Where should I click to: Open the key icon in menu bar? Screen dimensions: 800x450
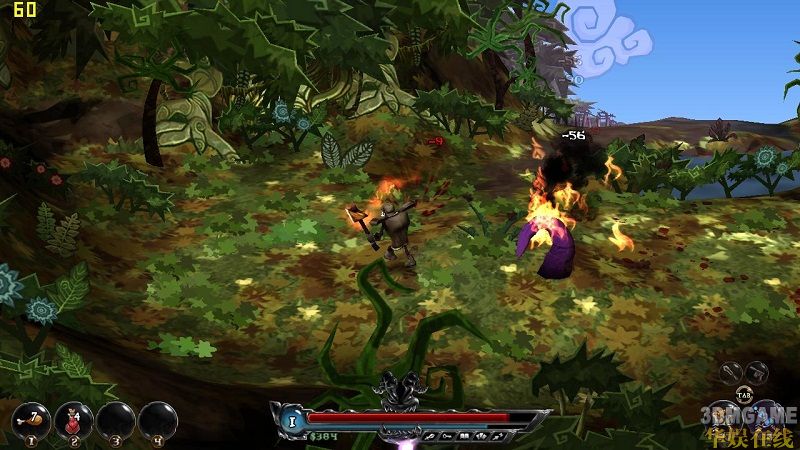446,436
